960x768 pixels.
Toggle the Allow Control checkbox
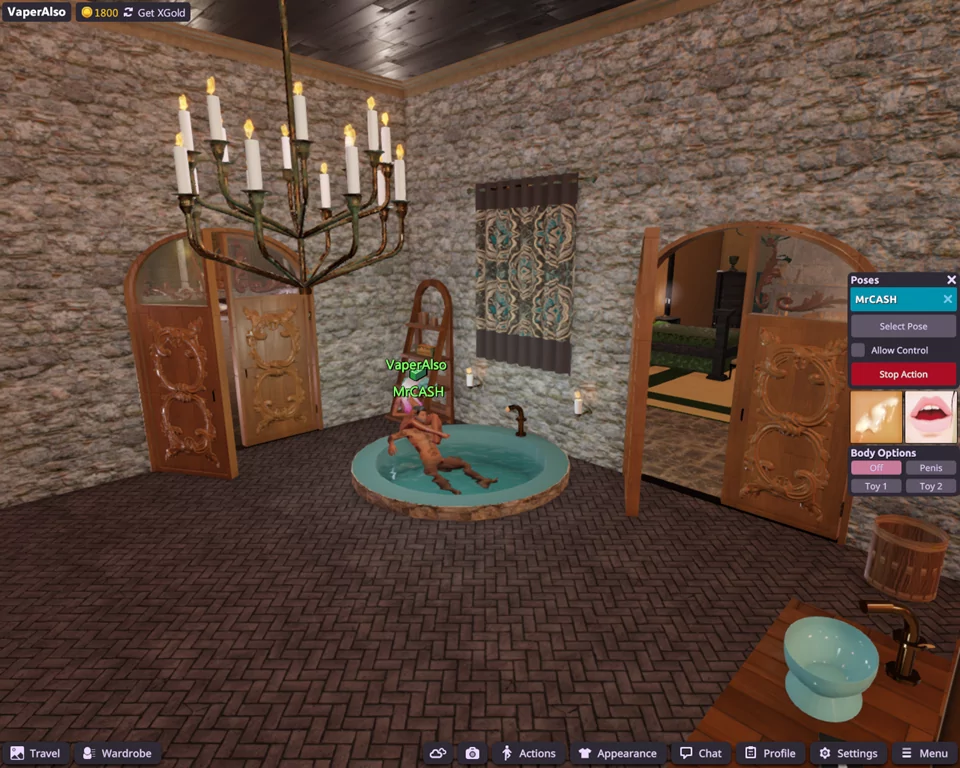[x=858, y=350]
